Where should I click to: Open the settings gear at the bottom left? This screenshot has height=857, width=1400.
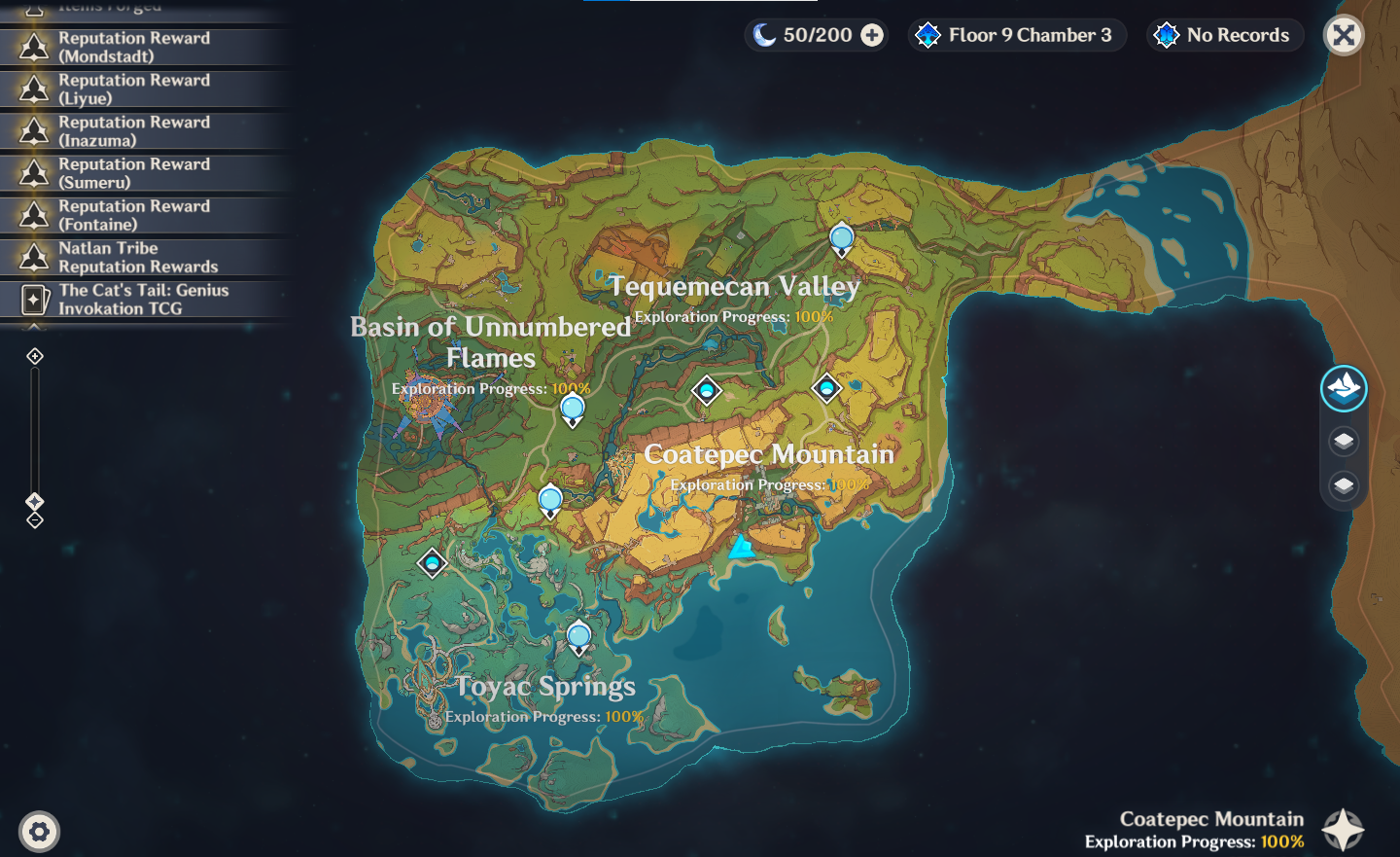click(x=39, y=832)
